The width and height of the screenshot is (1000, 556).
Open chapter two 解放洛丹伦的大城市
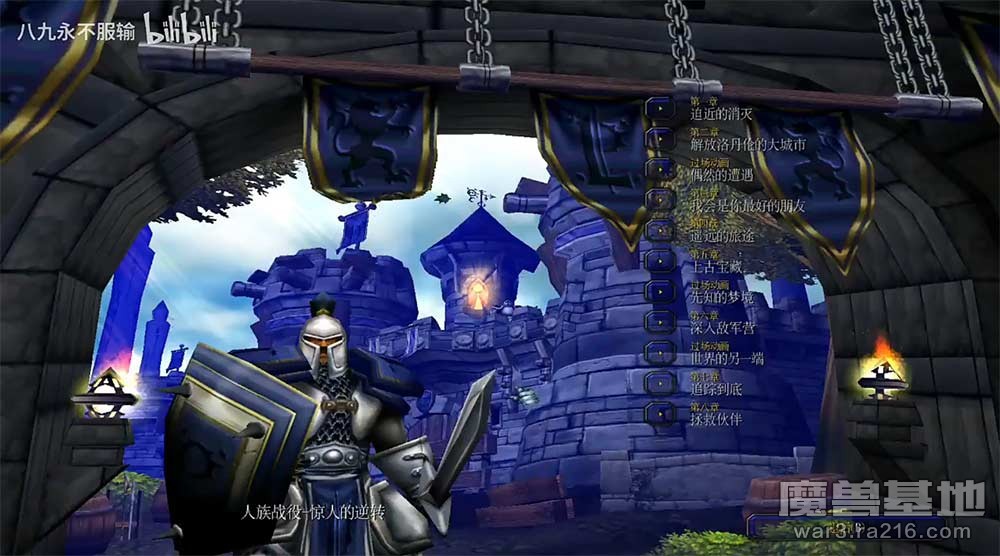click(x=658, y=139)
